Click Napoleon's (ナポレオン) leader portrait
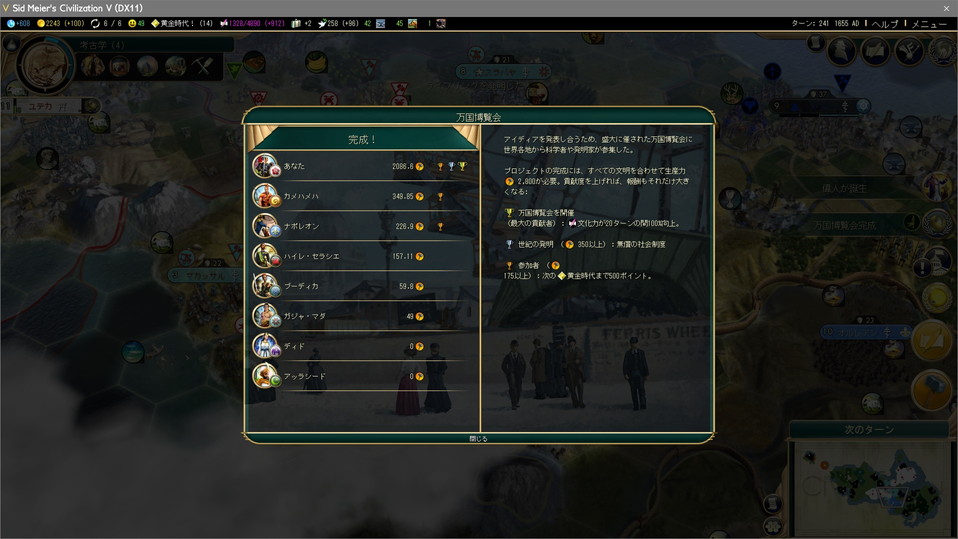The image size is (958, 539). (266, 226)
